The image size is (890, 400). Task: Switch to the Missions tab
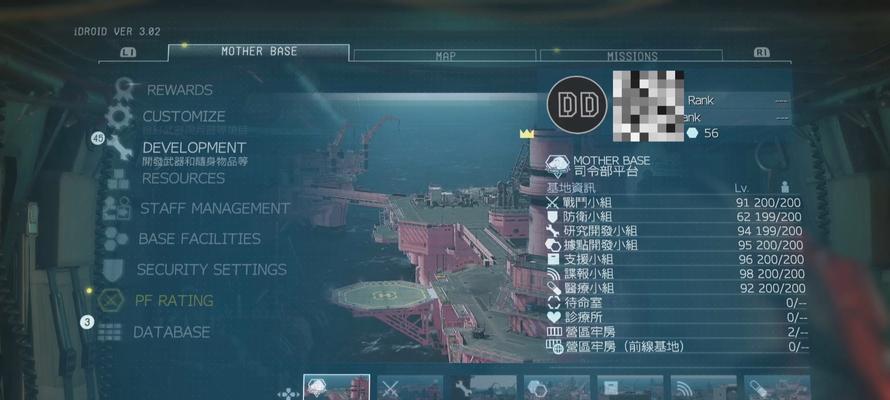coord(632,56)
